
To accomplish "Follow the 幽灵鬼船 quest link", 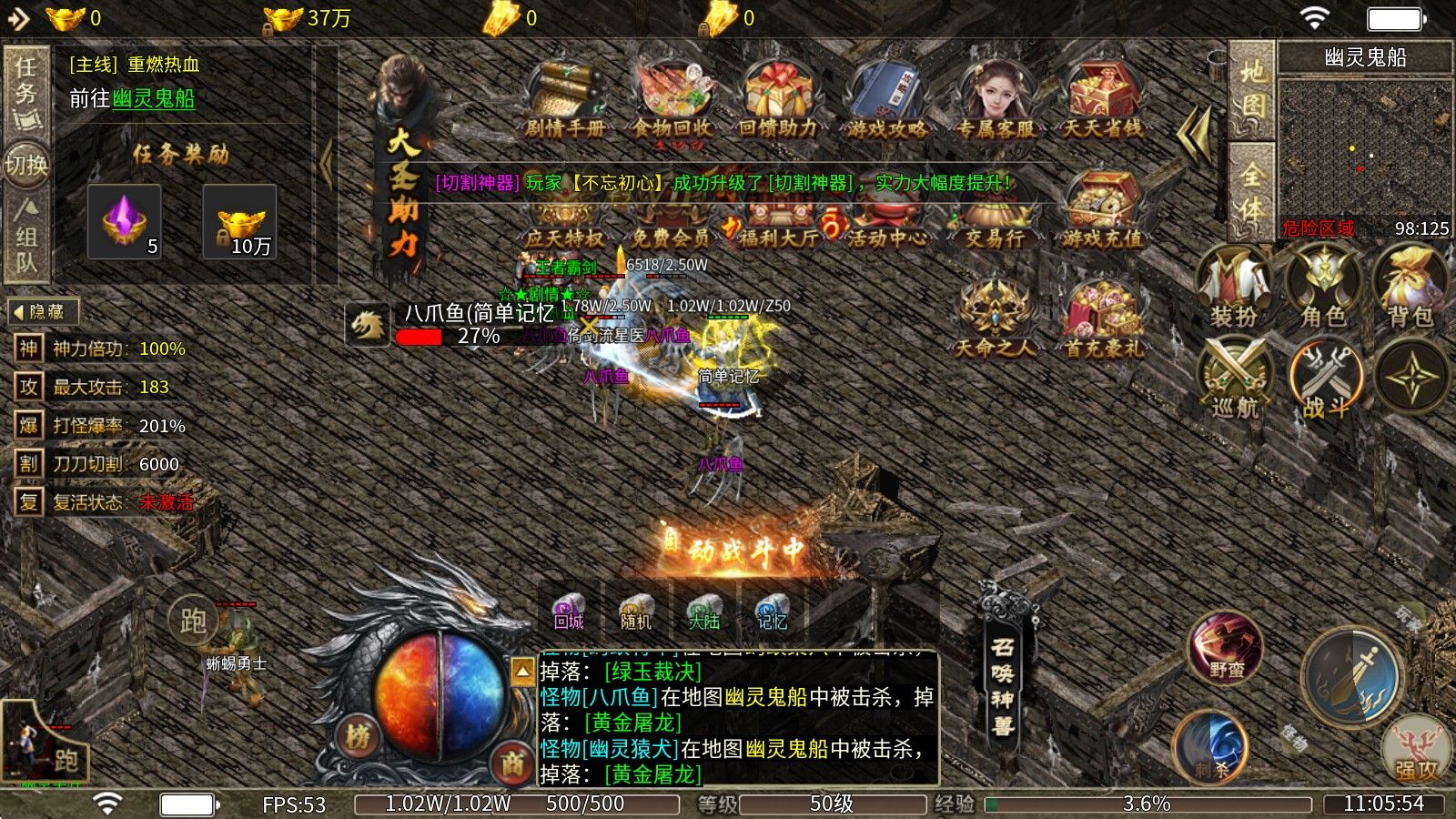I will (x=154, y=98).
